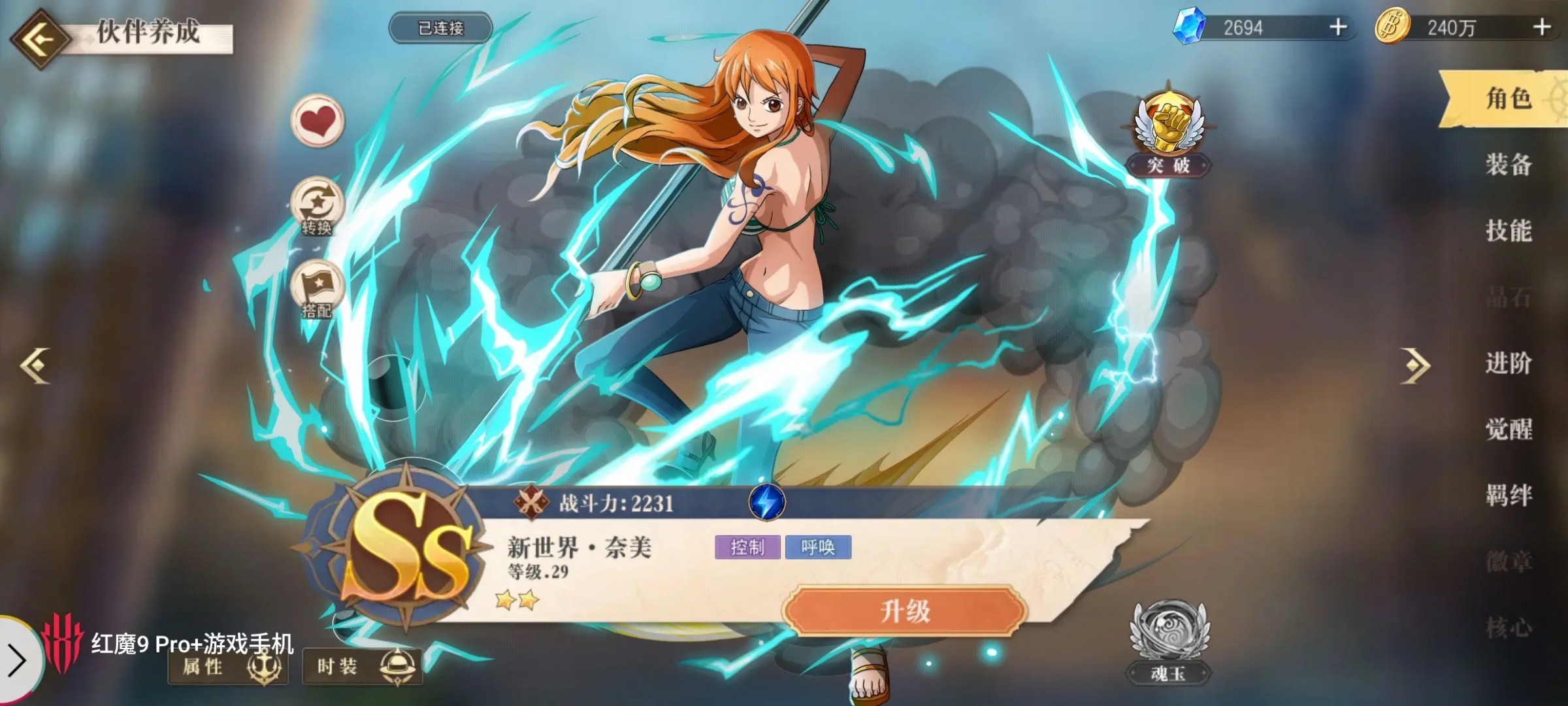The width and height of the screenshot is (1568, 706).
Task: Show the next character with right arrow
Action: 1416,365
